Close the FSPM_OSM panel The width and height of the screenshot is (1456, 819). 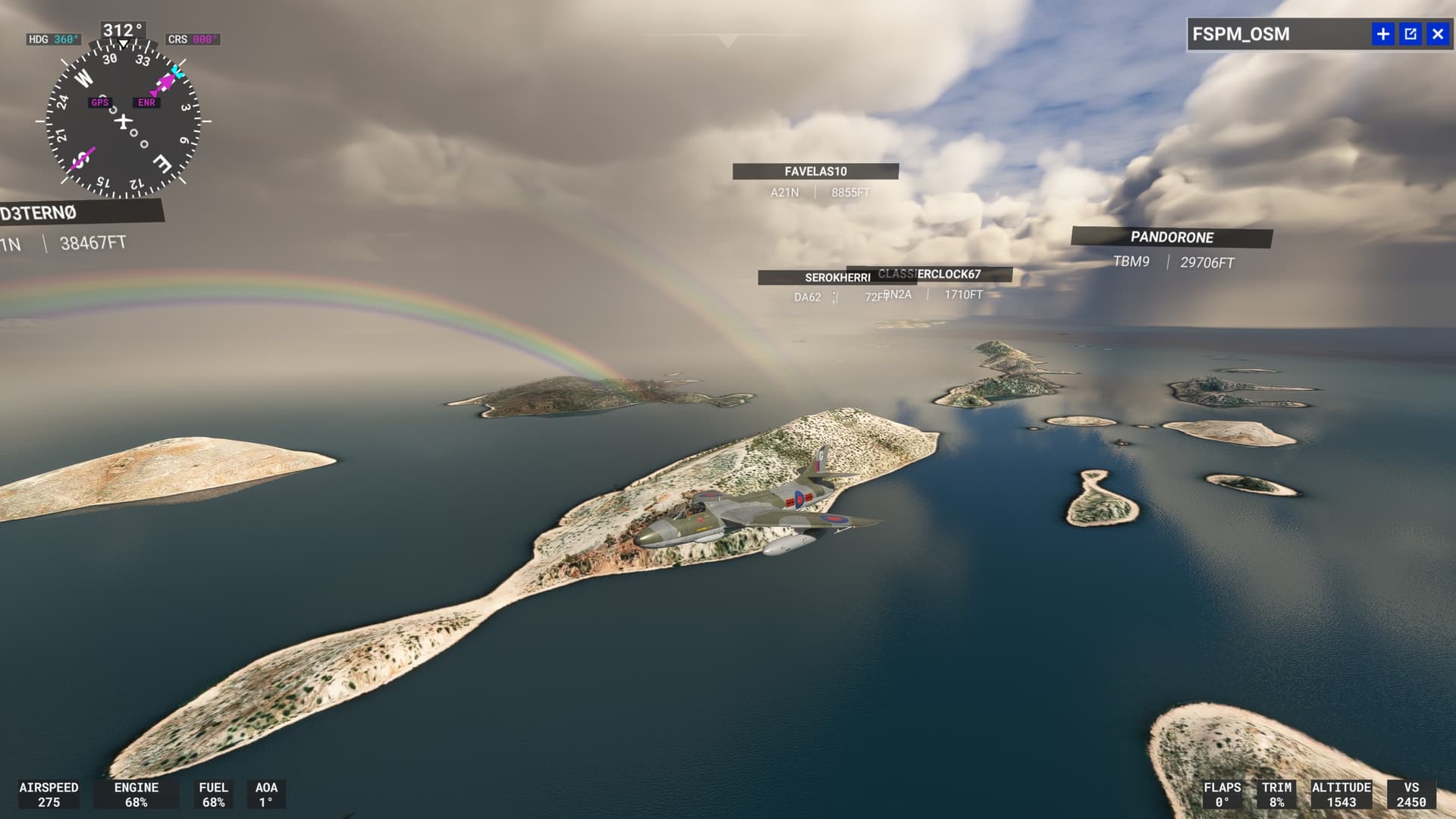(1437, 34)
